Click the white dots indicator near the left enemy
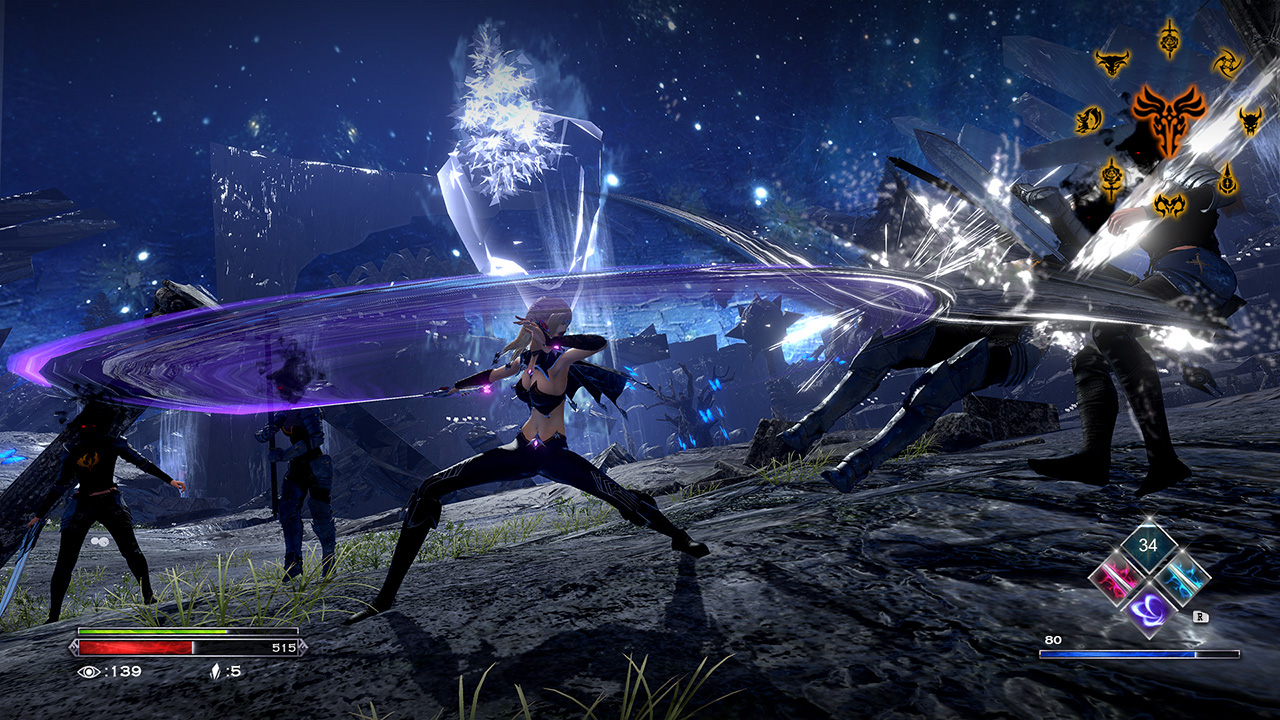1280x720 pixels. [x=99, y=541]
